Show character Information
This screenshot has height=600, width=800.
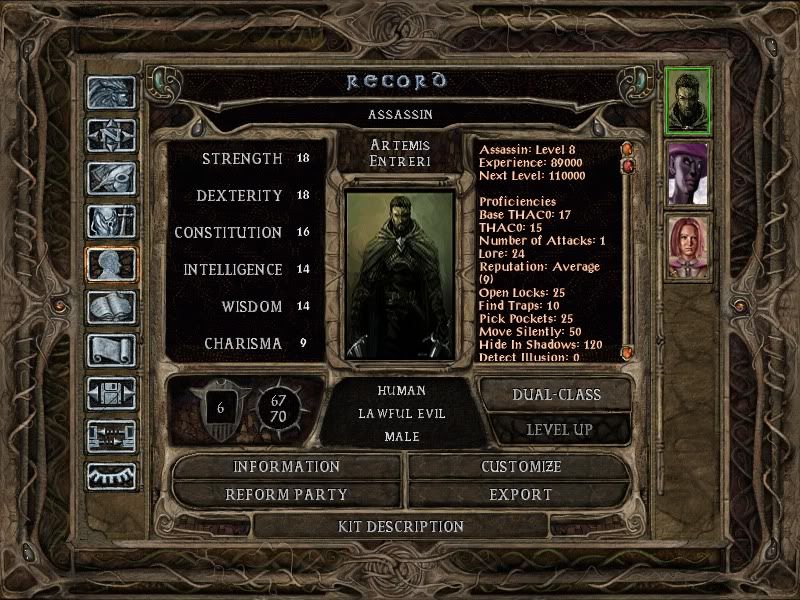point(287,467)
